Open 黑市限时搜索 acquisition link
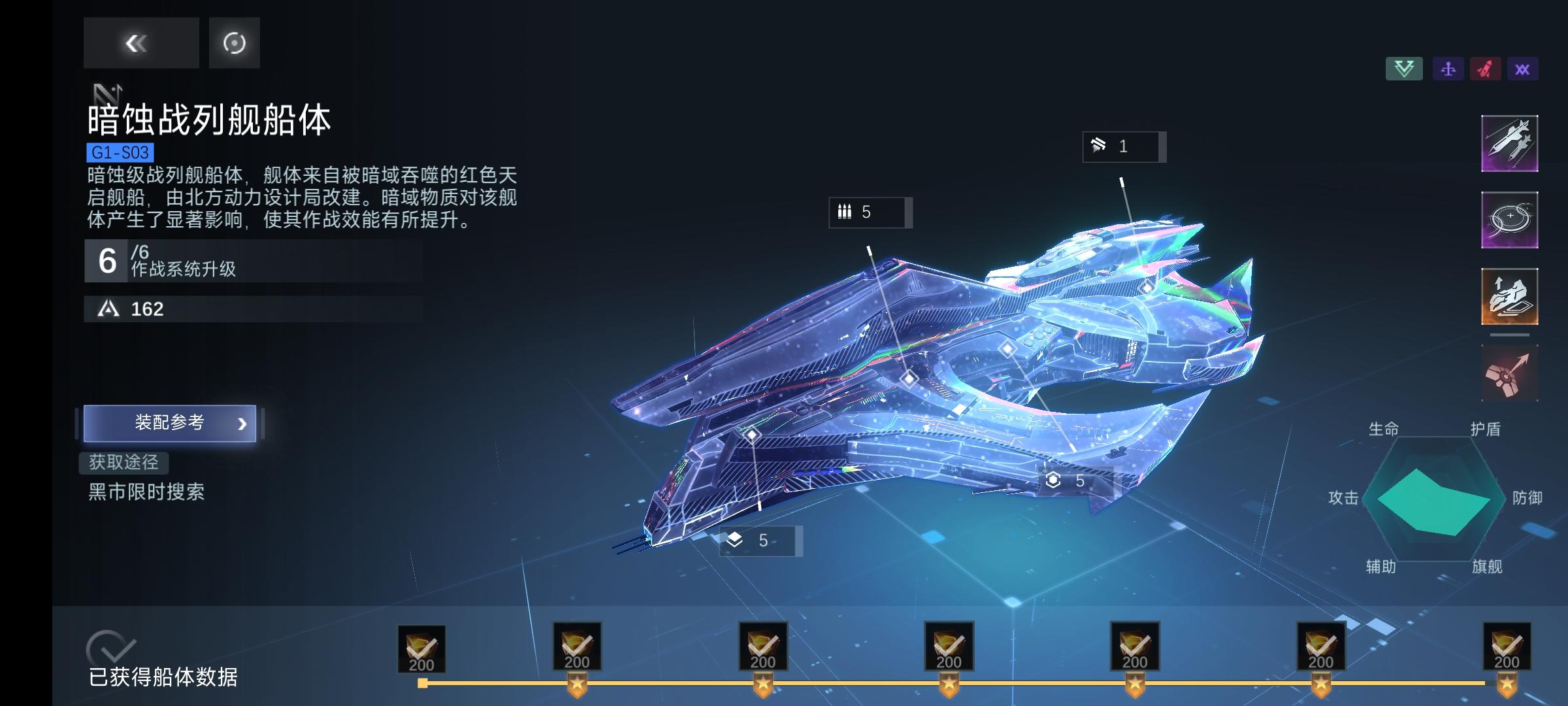 click(x=145, y=494)
